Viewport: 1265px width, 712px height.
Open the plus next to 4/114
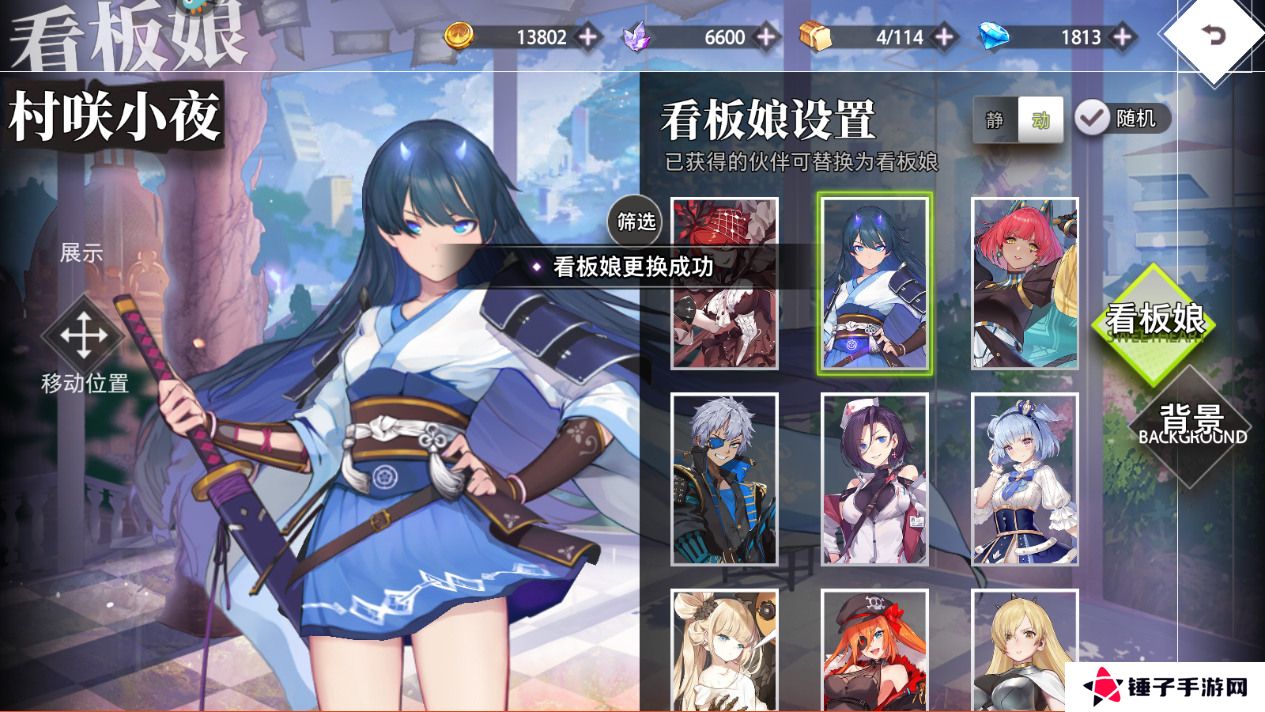pyautogui.click(x=944, y=37)
